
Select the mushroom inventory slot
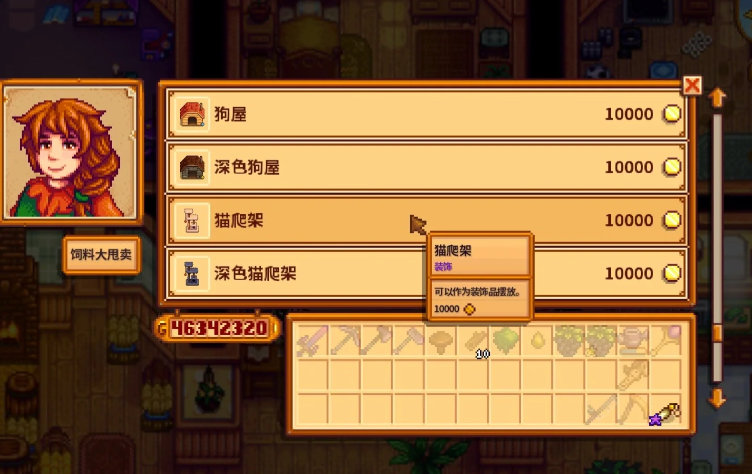(x=441, y=340)
